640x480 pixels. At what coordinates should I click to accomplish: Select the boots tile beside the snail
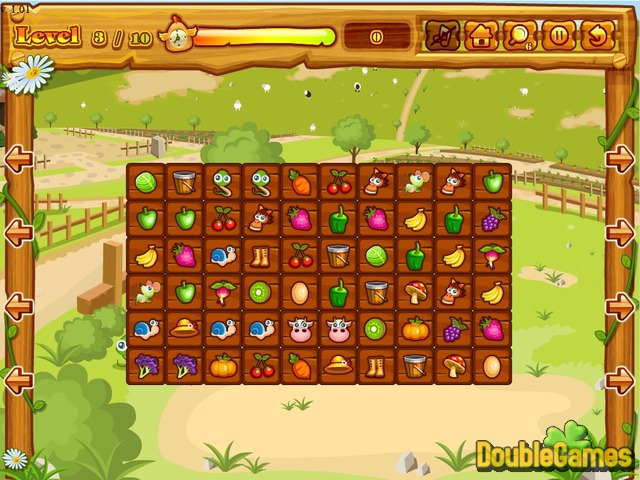click(261, 256)
